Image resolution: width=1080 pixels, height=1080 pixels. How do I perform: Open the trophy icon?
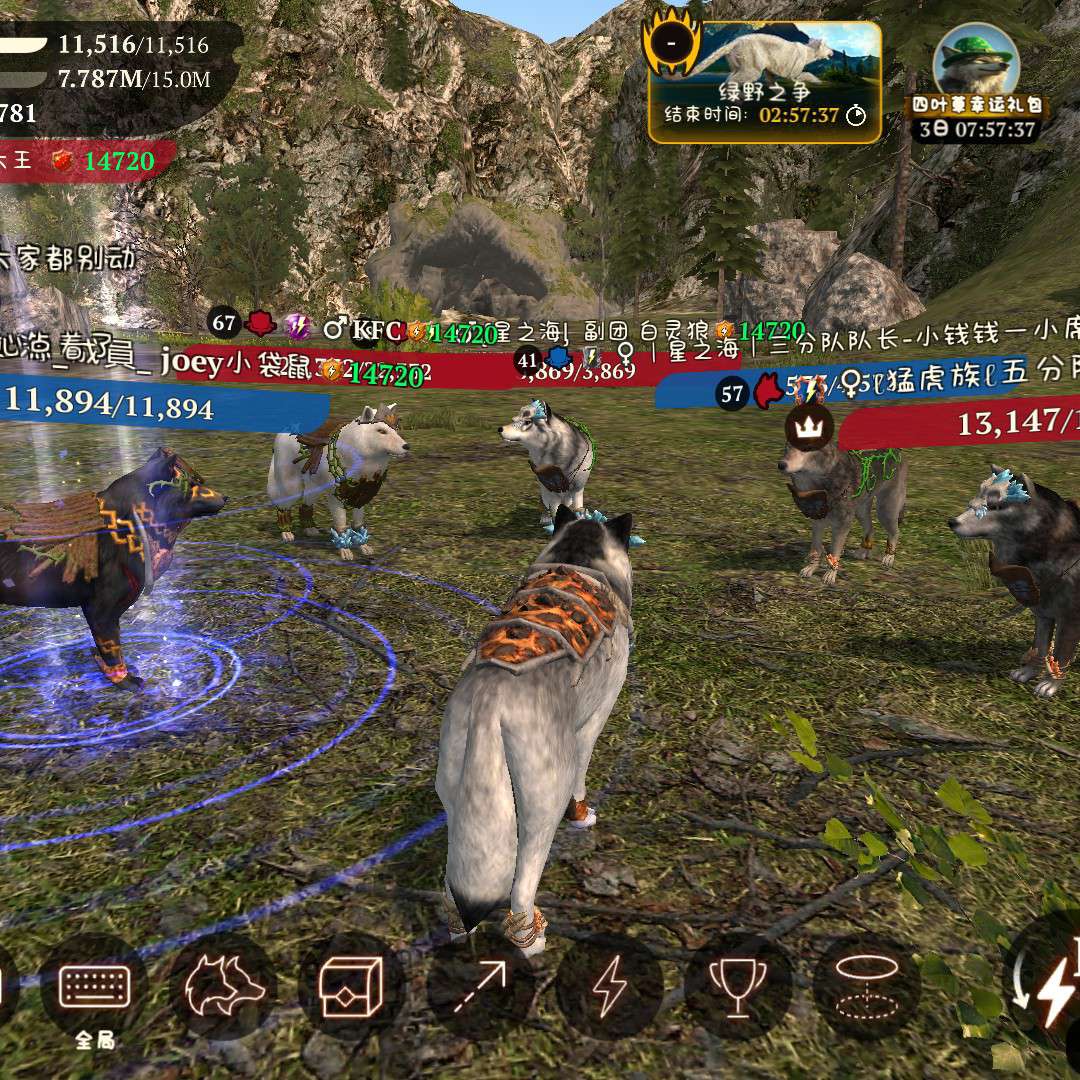[x=738, y=987]
